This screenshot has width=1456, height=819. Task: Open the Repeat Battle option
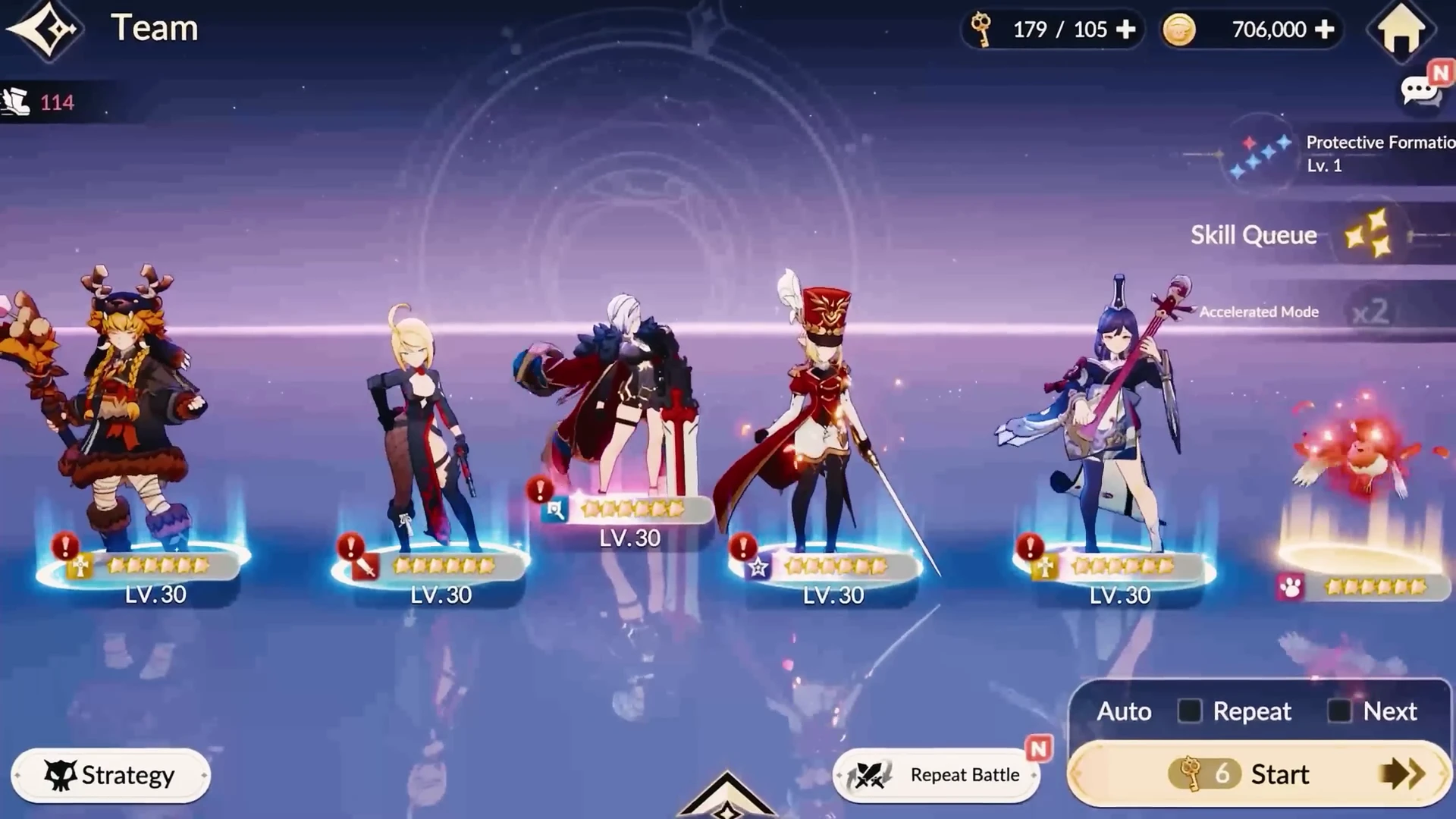click(937, 775)
